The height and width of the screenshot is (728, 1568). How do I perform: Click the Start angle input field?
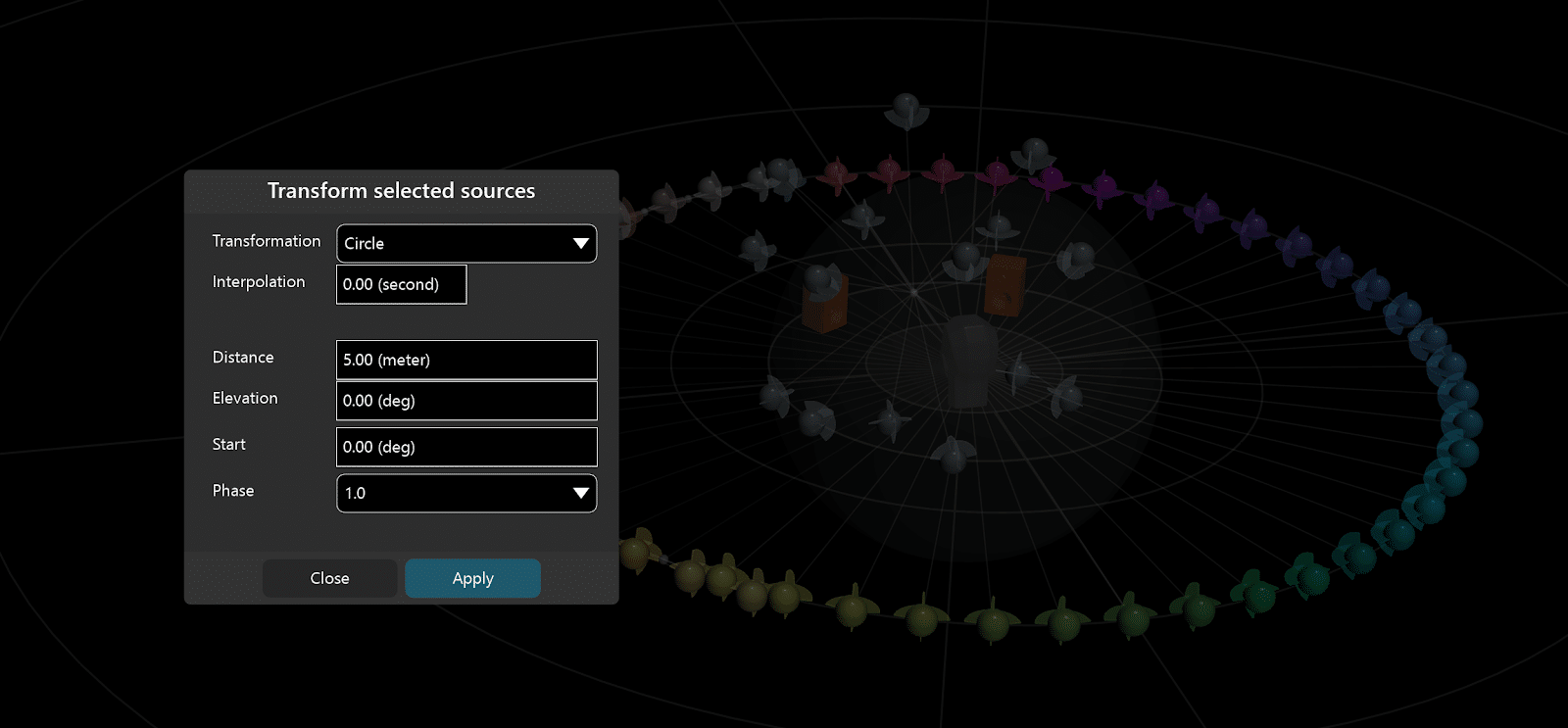pos(466,447)
